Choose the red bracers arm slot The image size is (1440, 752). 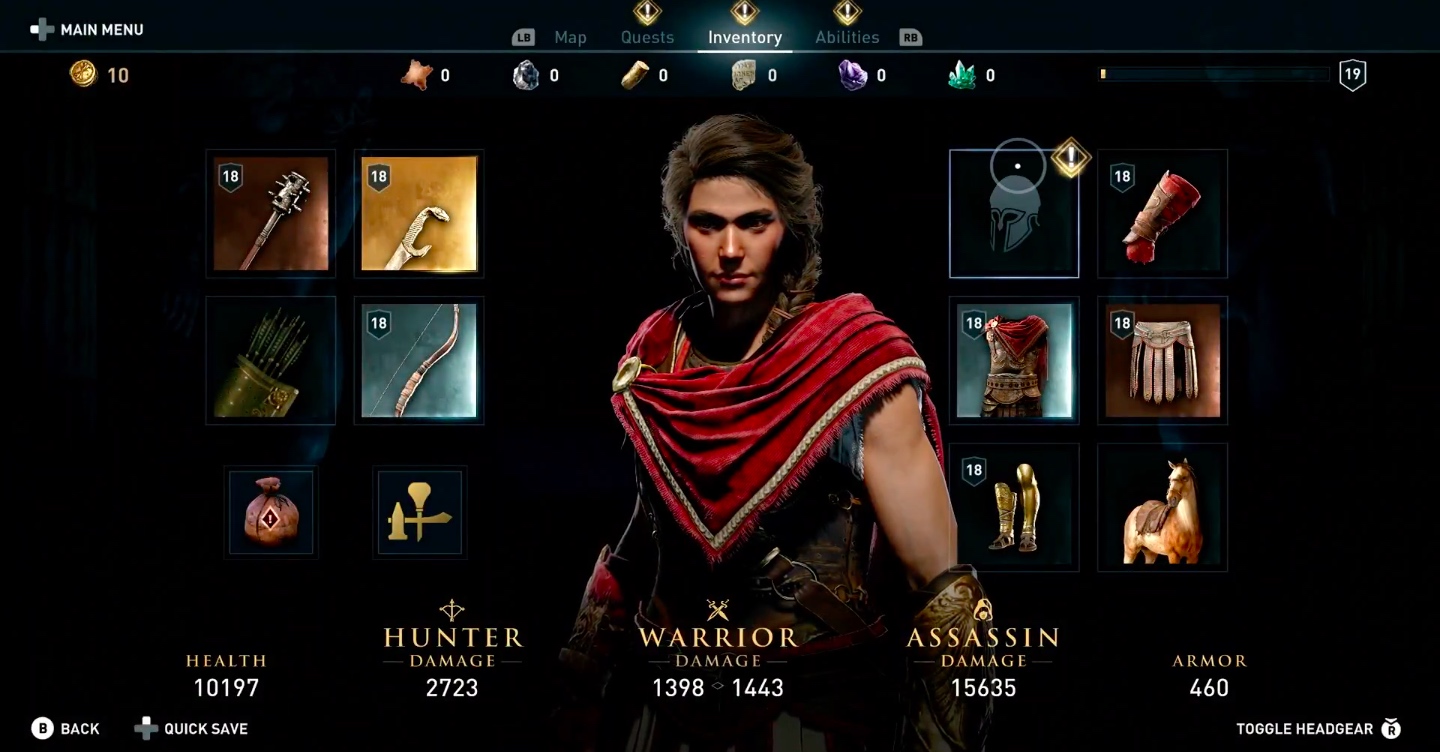pyautogui.click(x=1162, y=214)
